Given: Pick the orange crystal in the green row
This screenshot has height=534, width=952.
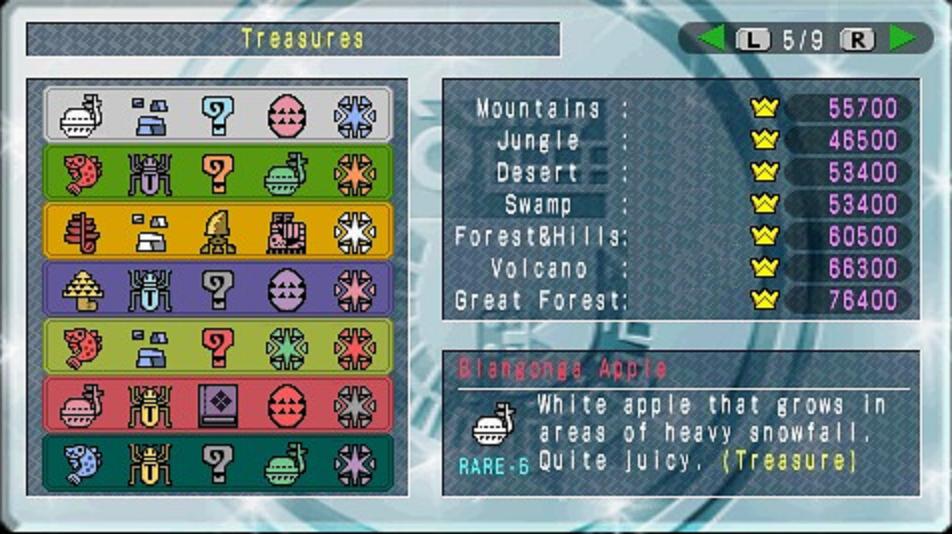Looking at the screenshot, I should (354, 174).
